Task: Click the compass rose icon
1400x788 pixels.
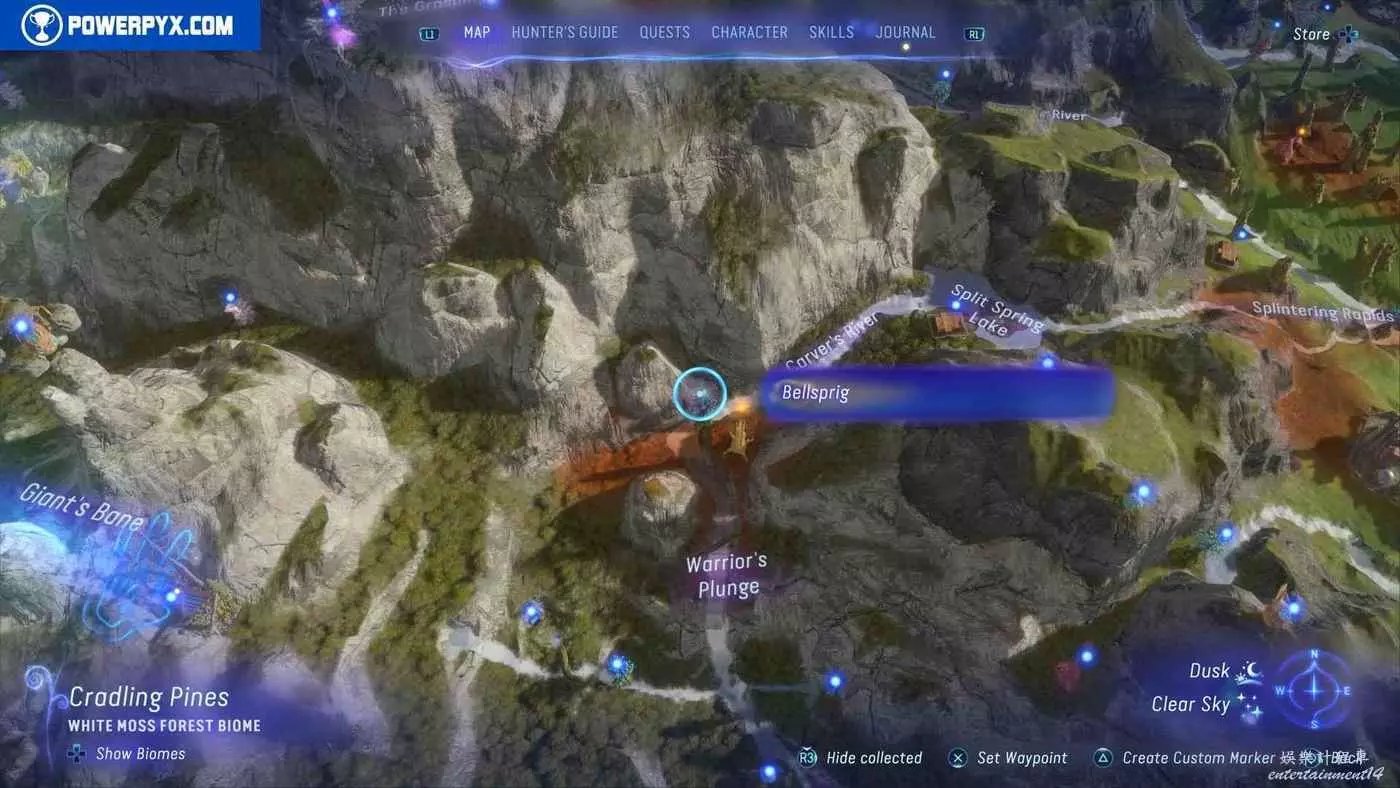Action: tap(1314, 690)
